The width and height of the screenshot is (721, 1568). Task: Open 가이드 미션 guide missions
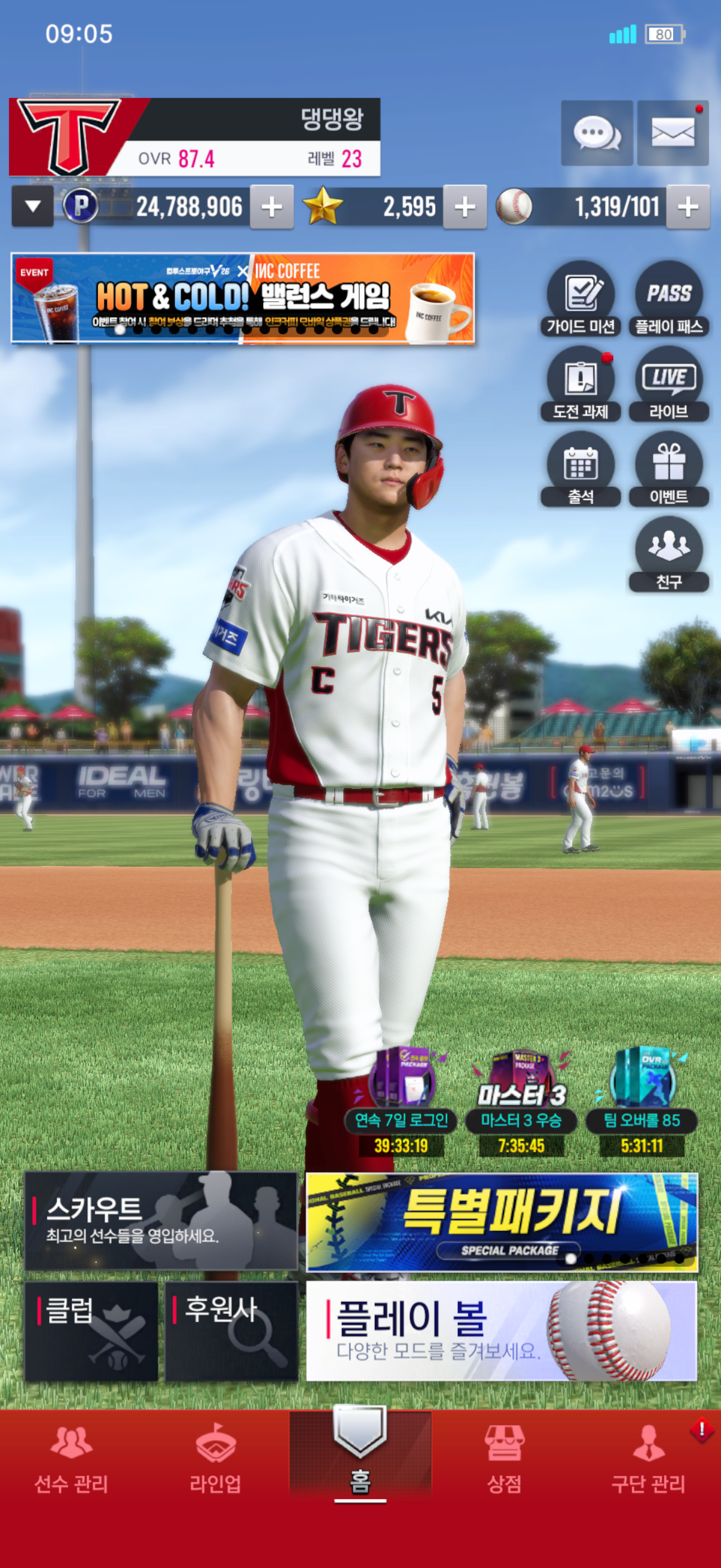pos(581,300)
